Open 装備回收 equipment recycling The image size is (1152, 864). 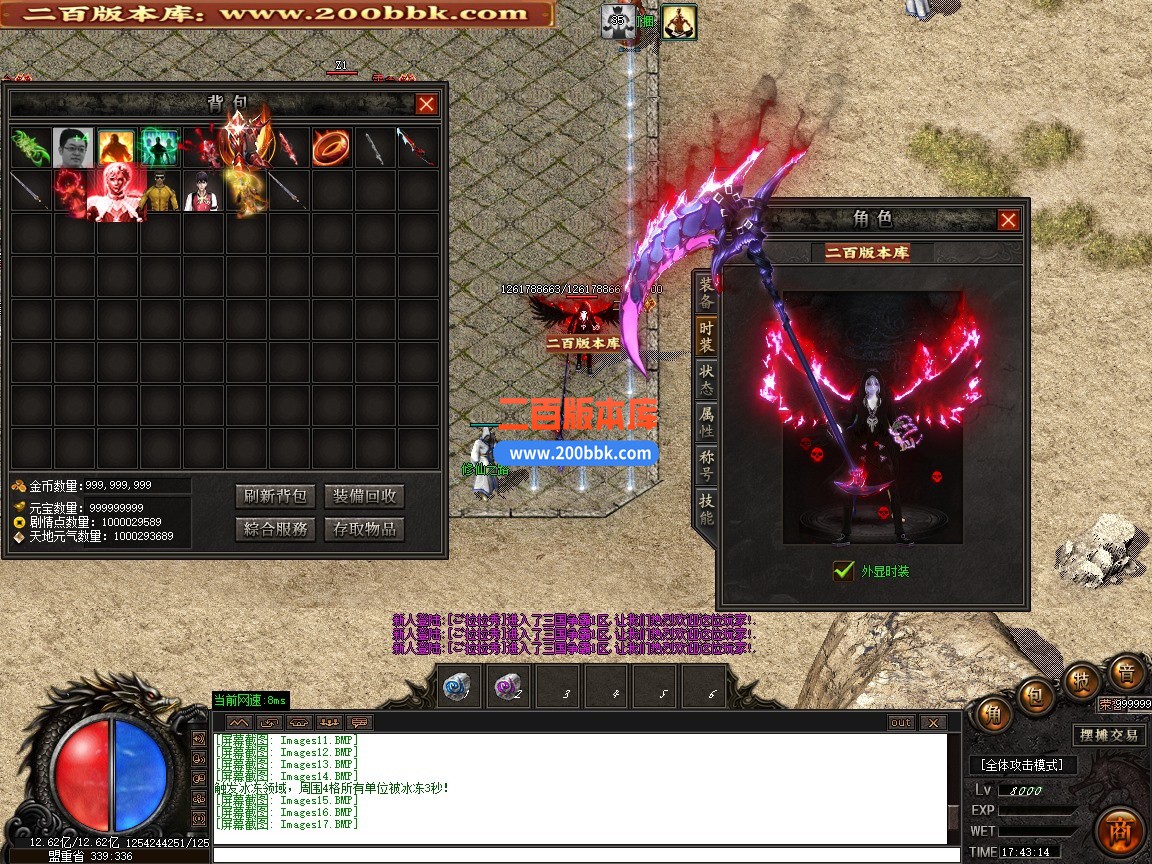click(364, 496)
